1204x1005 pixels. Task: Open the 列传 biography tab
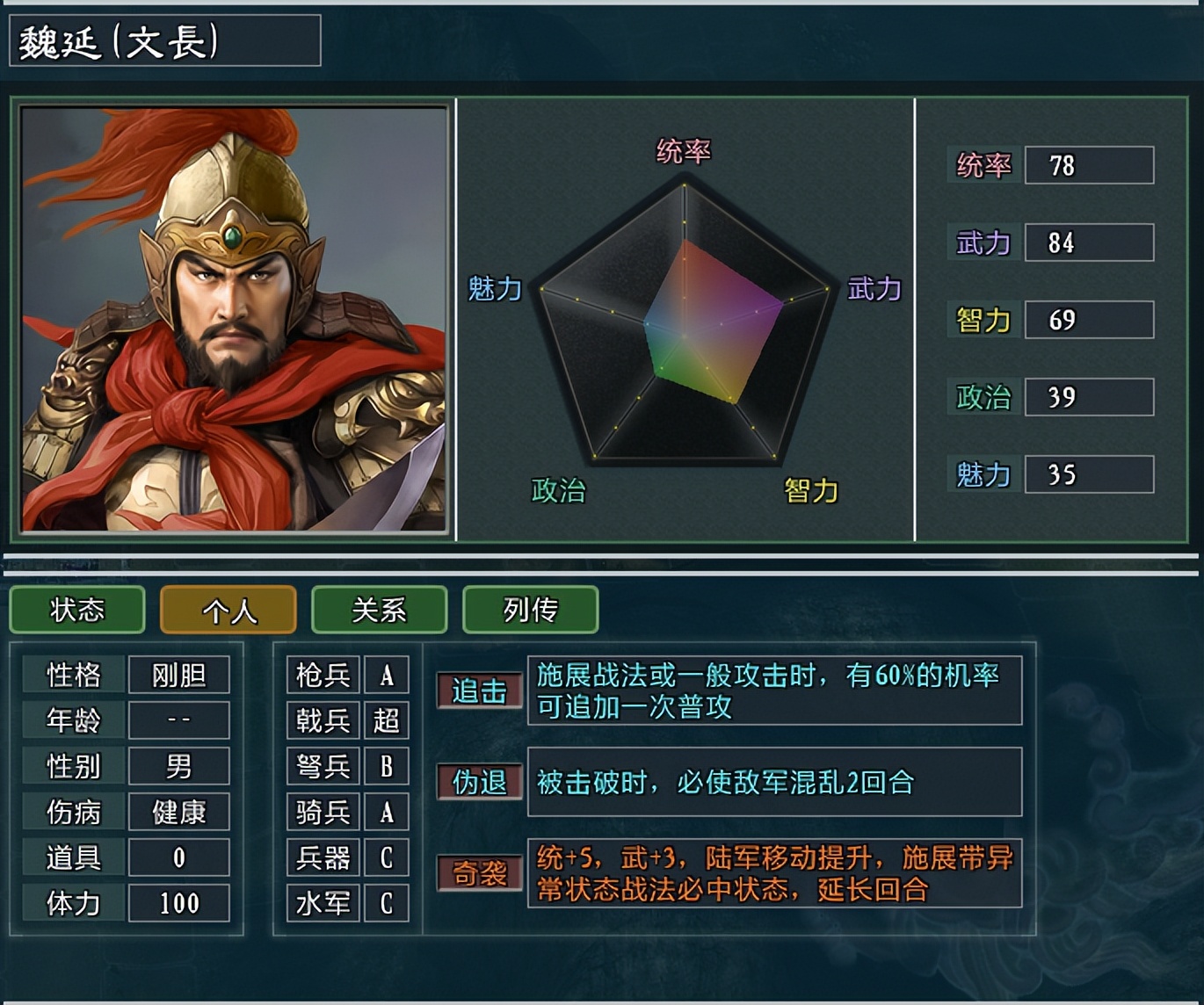[x=530, y=610]
